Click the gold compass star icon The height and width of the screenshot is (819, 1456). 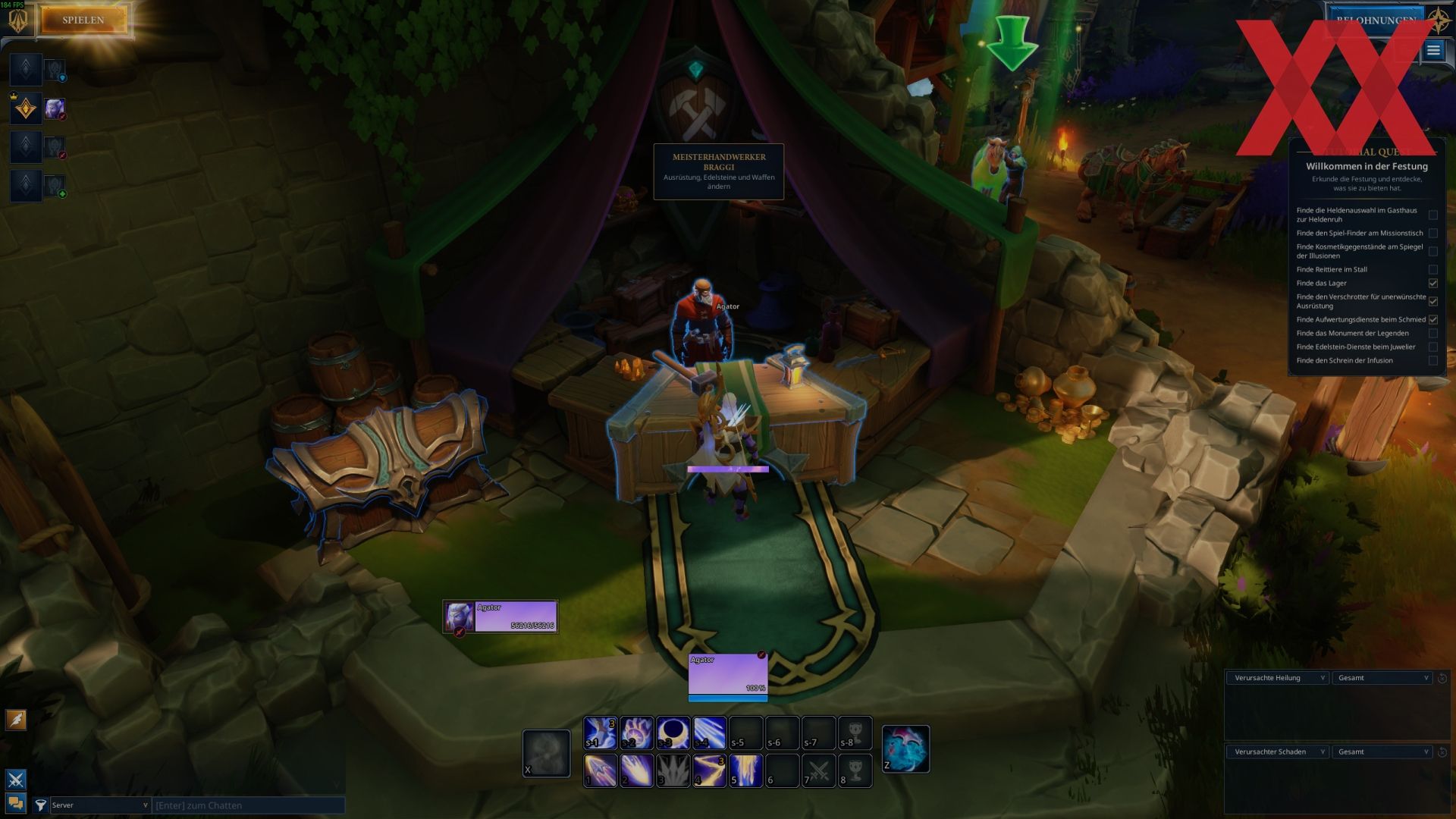(x=1439, y=19)
